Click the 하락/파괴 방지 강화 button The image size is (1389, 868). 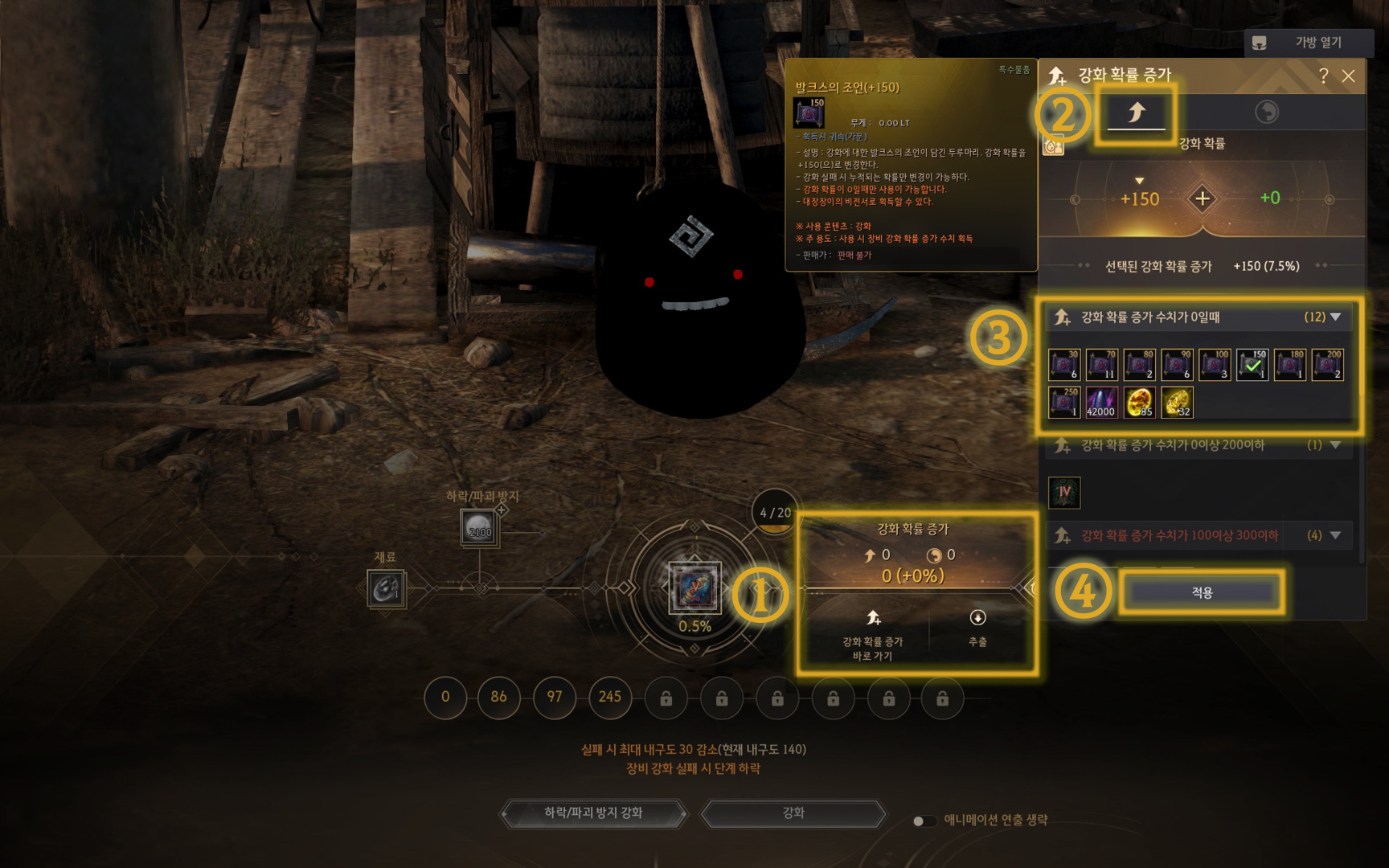click(x=593, y=813)
